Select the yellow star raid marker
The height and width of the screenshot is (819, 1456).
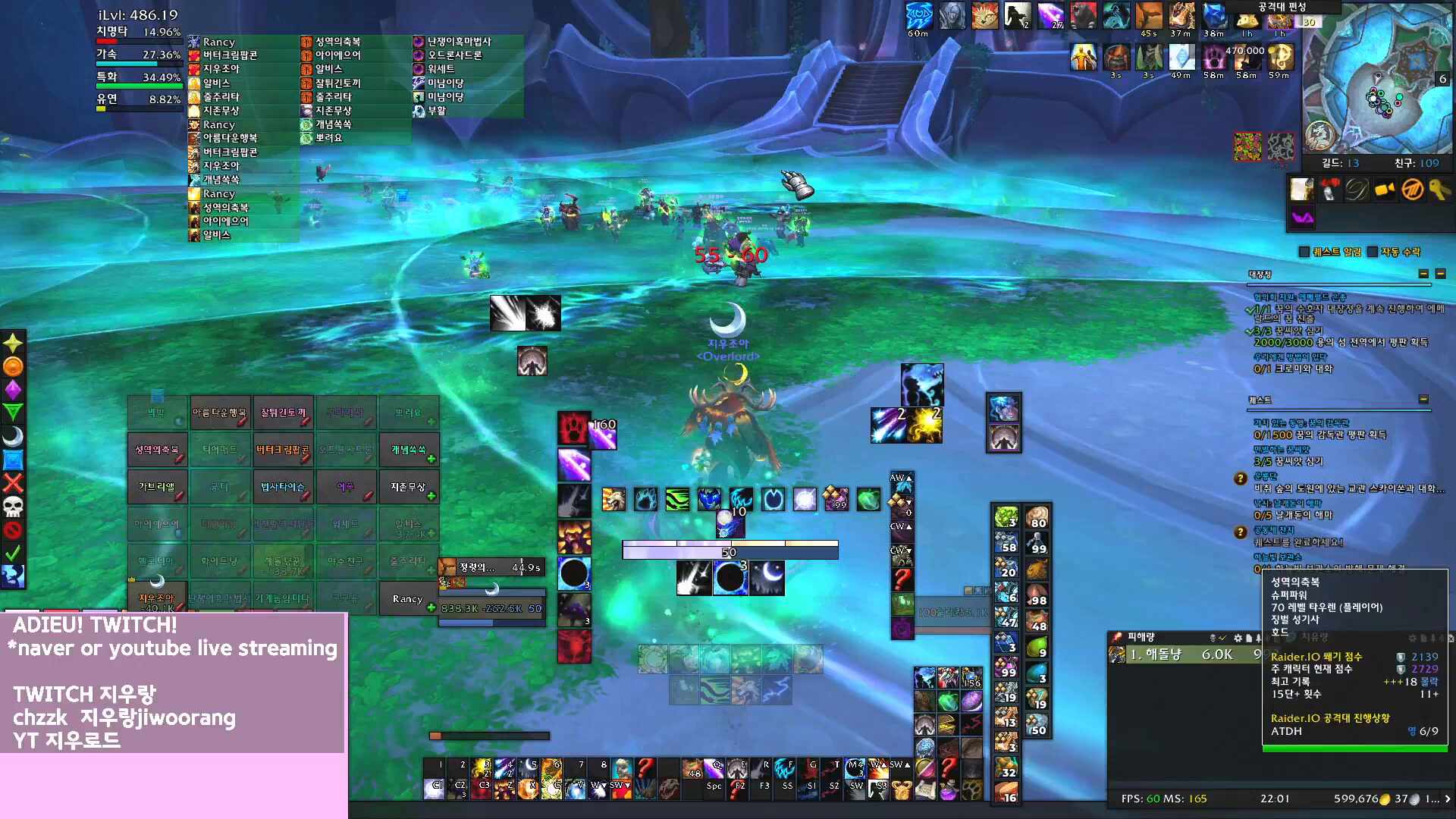click(13, 343)
